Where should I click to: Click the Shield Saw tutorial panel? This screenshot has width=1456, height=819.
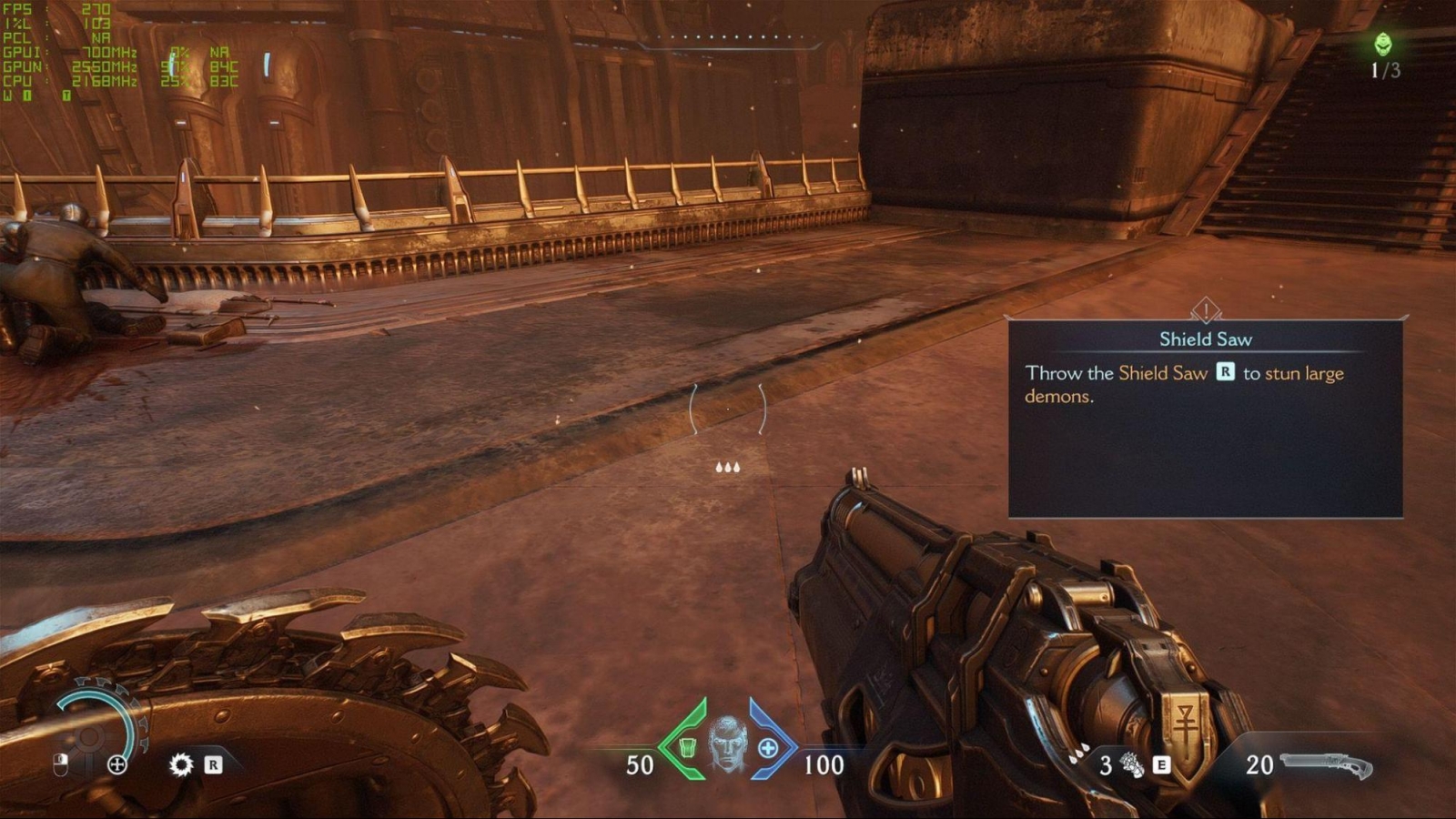point(1205,419)
